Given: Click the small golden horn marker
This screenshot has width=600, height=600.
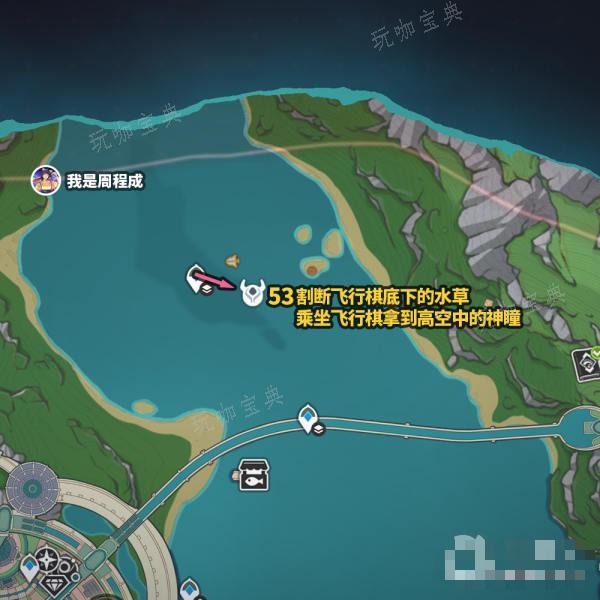Looking at the screenshot, I should point(232,261).
